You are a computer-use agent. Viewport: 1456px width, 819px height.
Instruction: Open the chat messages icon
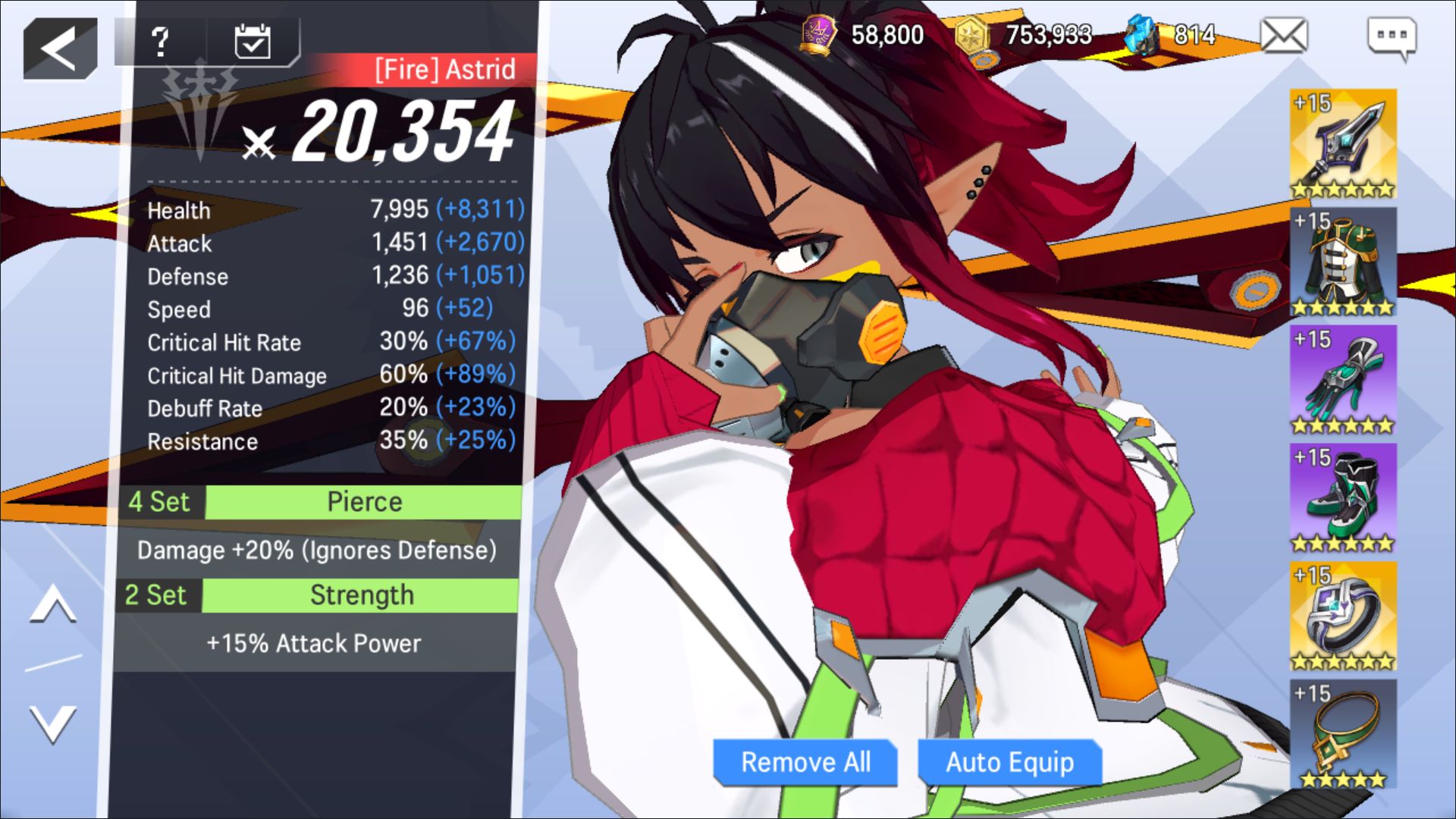coord(1407,34)
